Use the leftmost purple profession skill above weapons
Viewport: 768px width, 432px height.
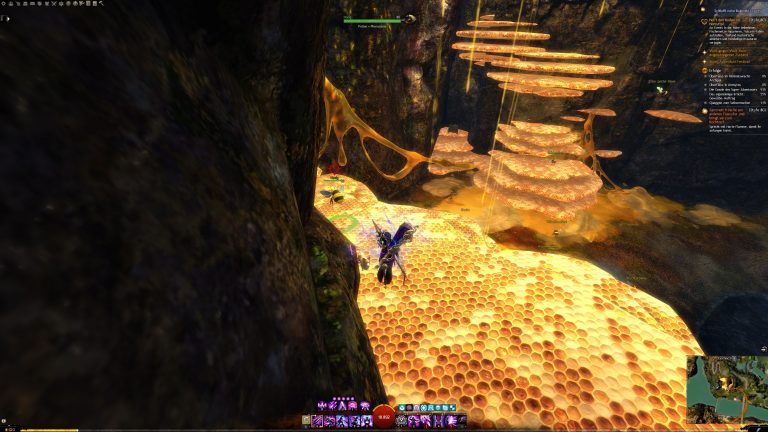point(319,405)
